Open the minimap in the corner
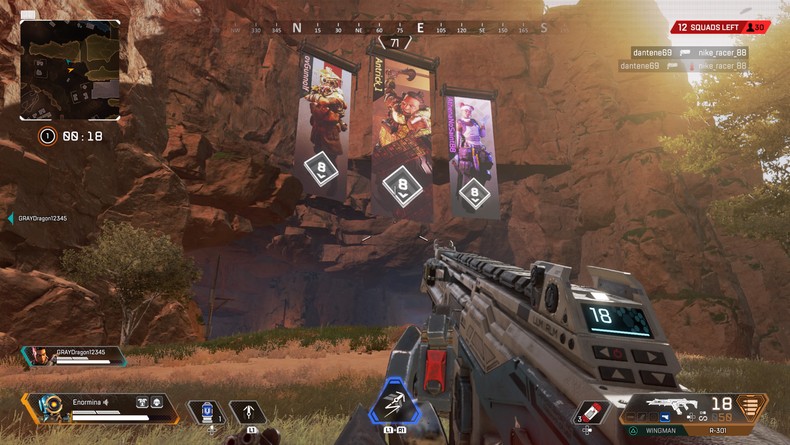Viewport: 790px width, 445px height. tap(70, 70)
